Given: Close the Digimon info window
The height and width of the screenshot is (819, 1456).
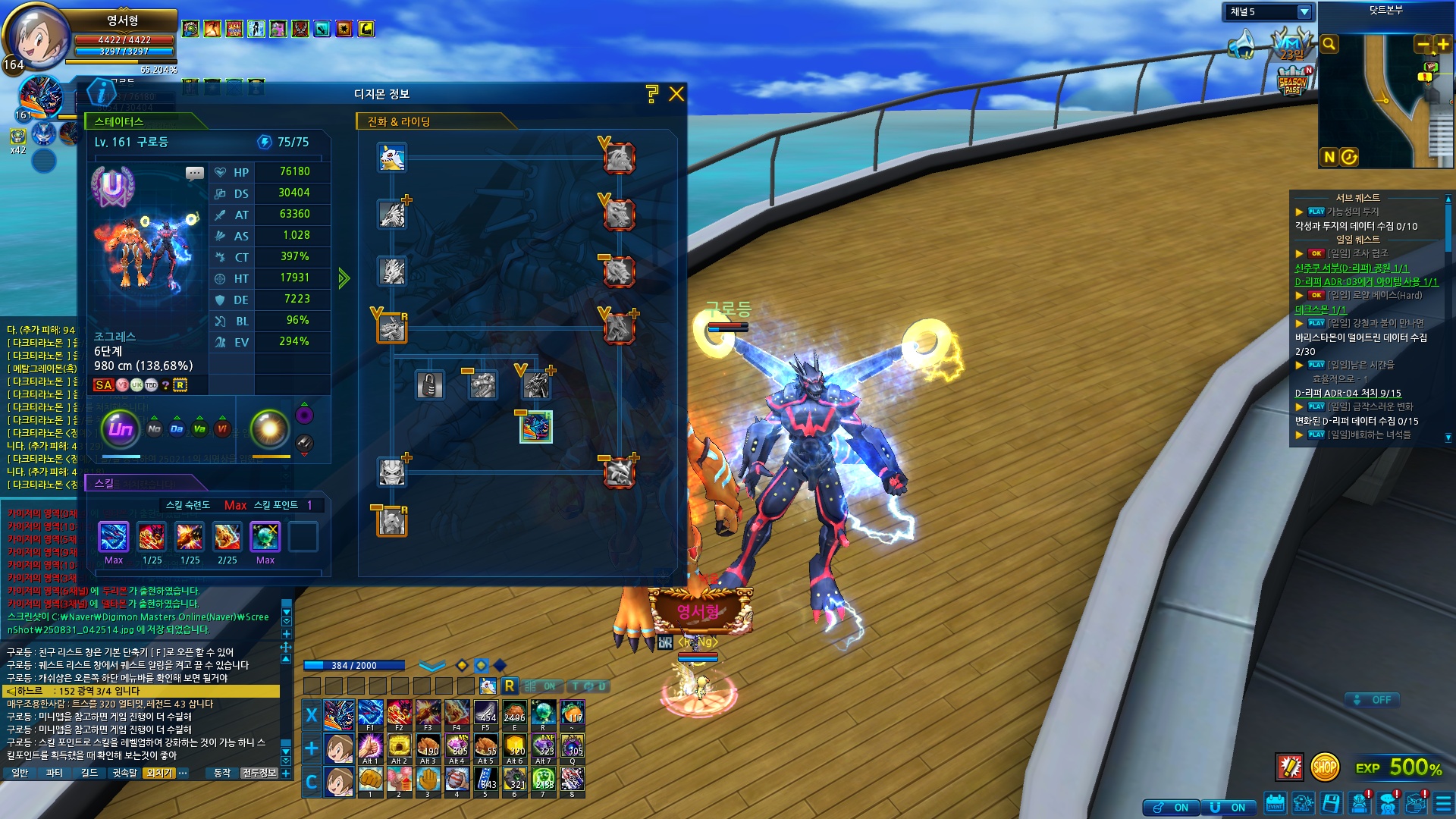Looking at the screenshot, I should 676,94.
